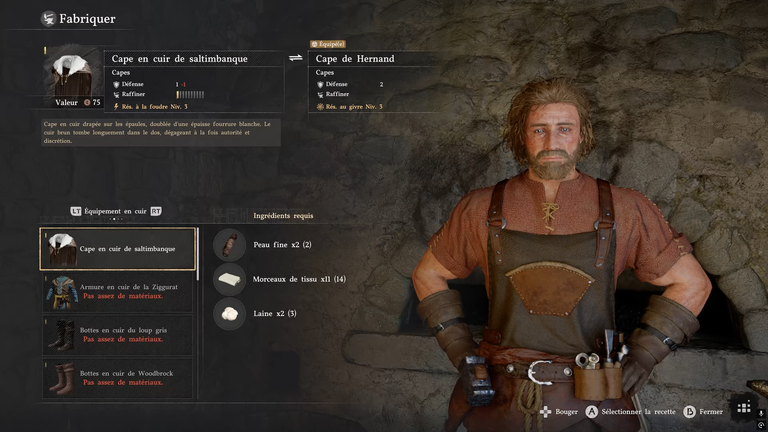Open the grid menu icon
Viewport: 768px width, 432px height.
point(743,407)
